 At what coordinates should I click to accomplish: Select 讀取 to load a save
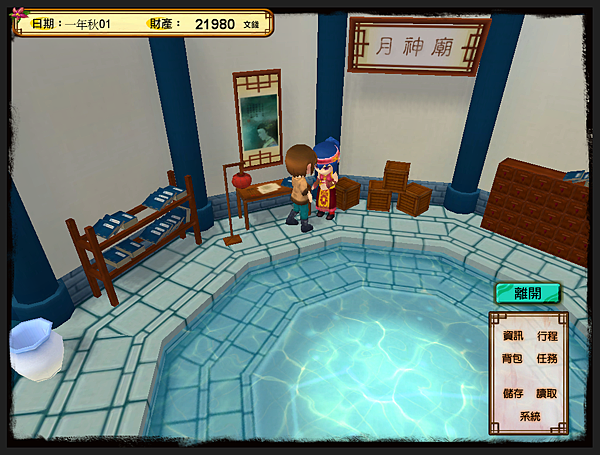point(547,393)
